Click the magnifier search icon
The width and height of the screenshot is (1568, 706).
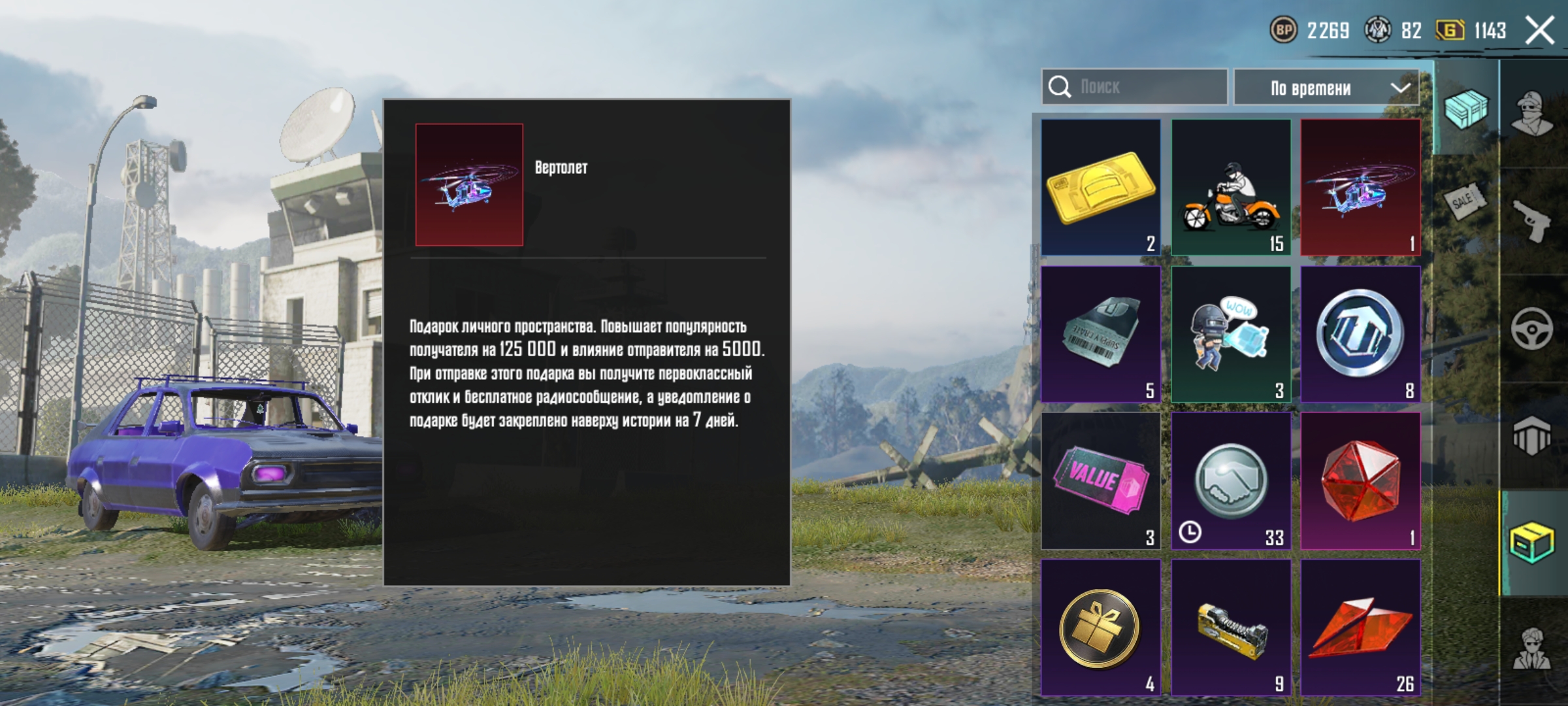tap(1058, 86)
